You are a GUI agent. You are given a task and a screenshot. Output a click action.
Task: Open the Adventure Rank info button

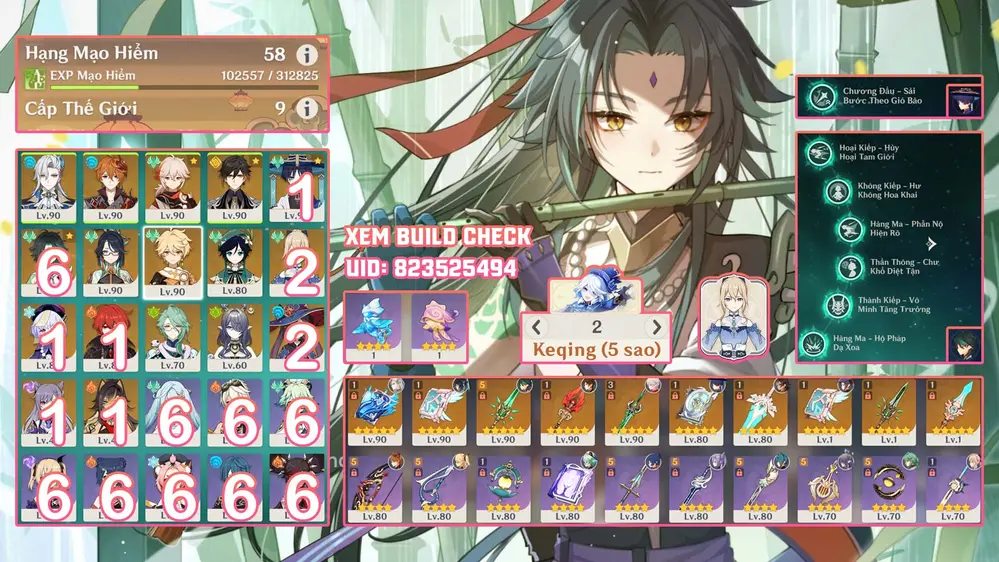coord(306,56)
